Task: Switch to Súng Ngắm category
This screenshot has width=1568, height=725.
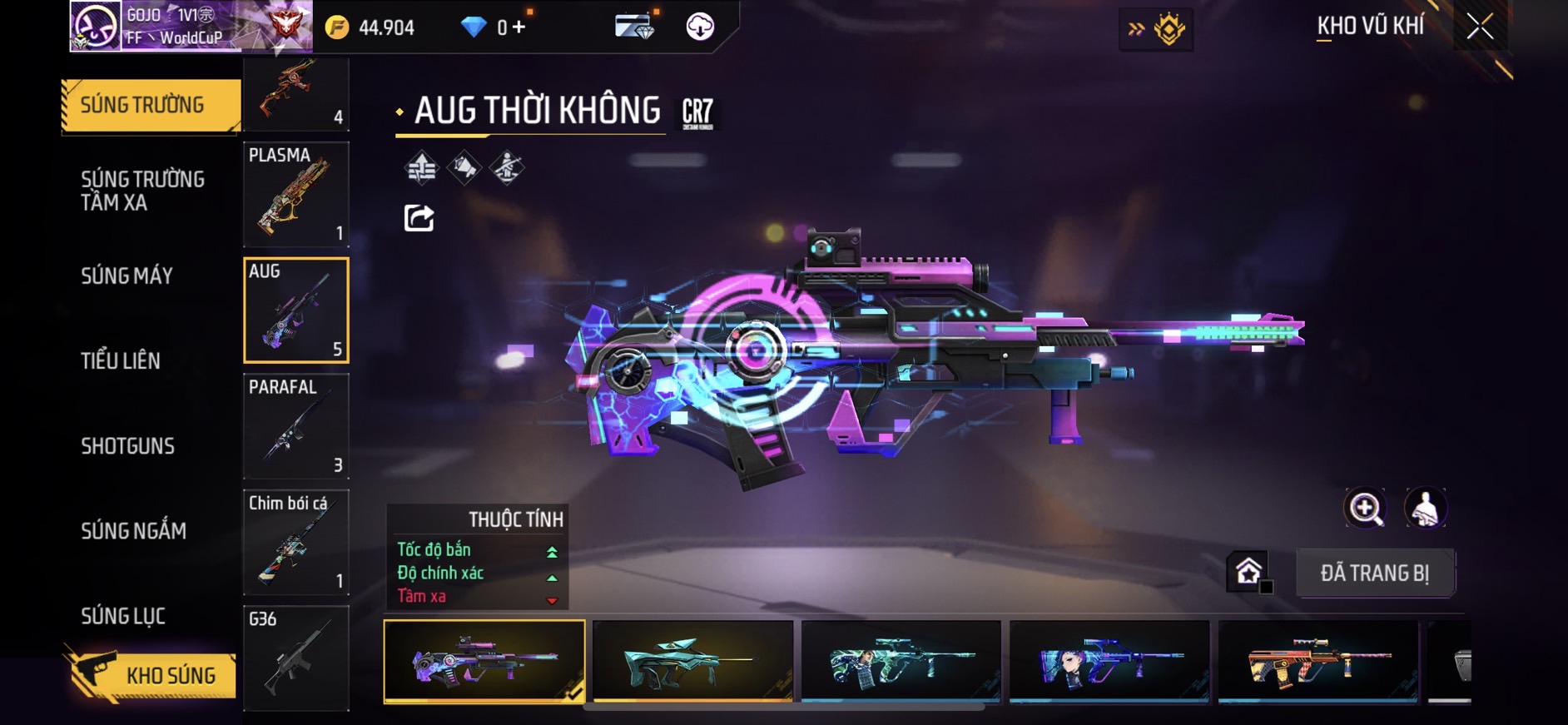Action: [133, 531]
